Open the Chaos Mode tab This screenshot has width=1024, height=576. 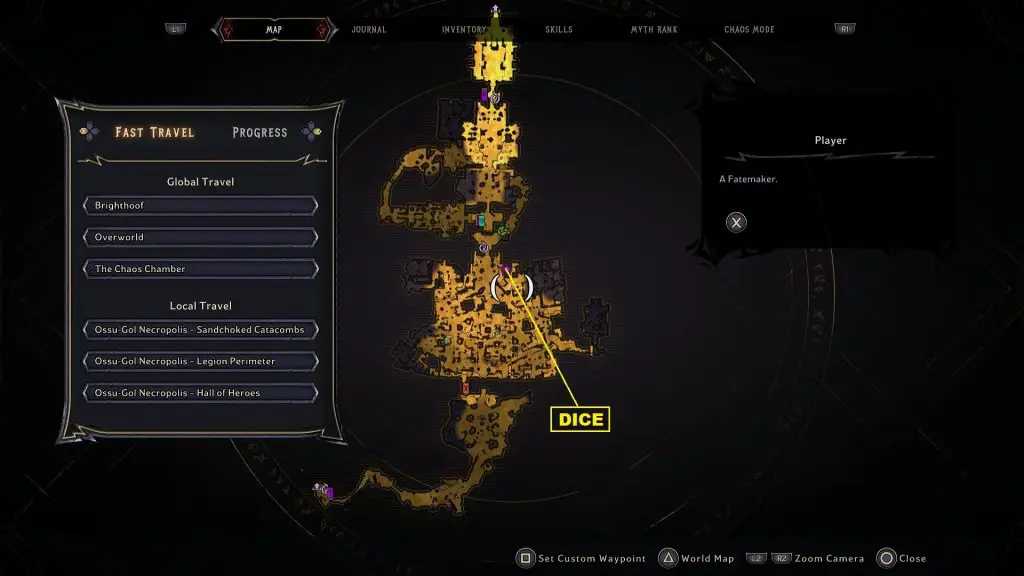point(750,30)
